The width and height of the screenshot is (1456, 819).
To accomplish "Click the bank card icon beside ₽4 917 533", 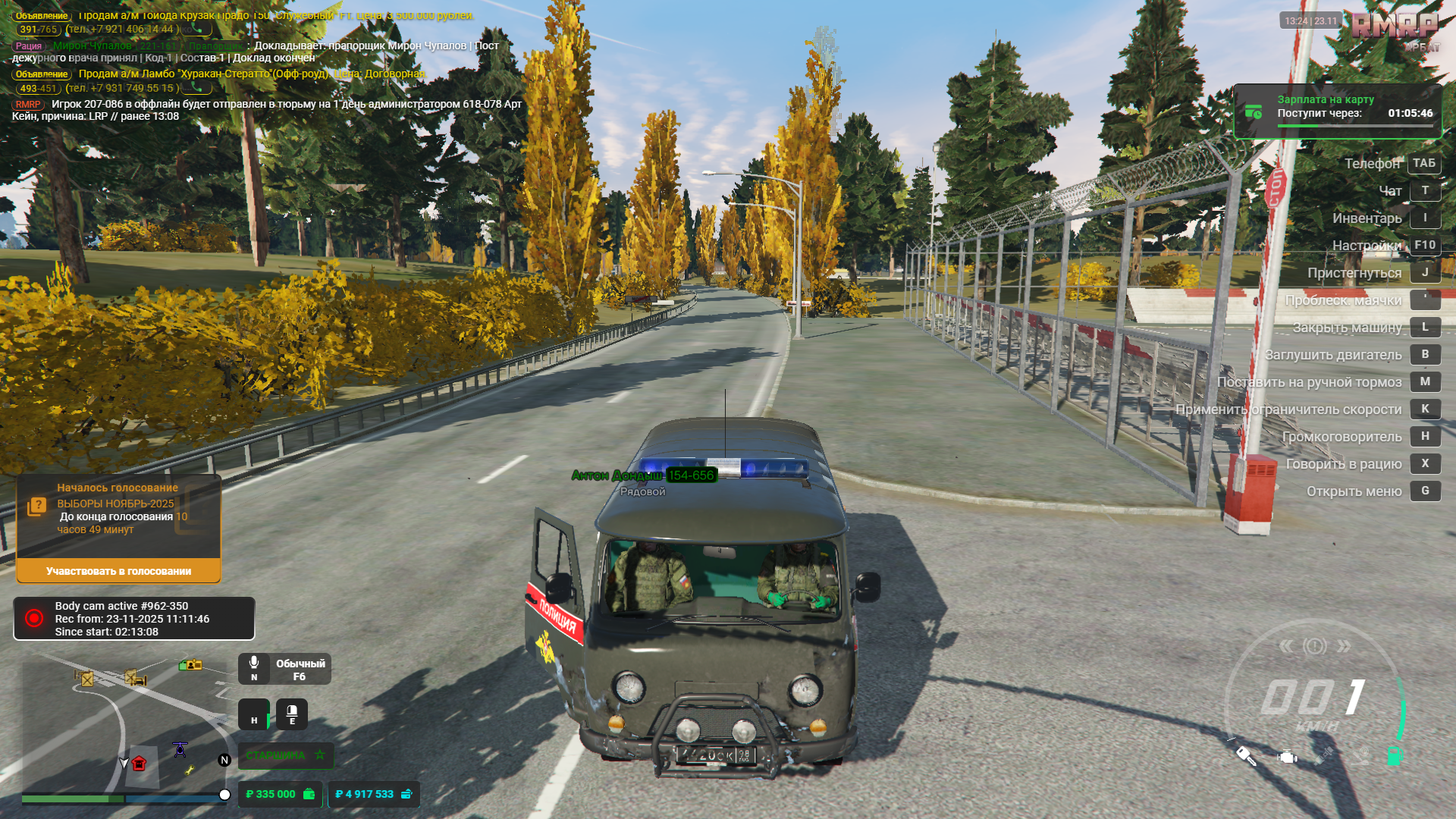I will 406,794.
